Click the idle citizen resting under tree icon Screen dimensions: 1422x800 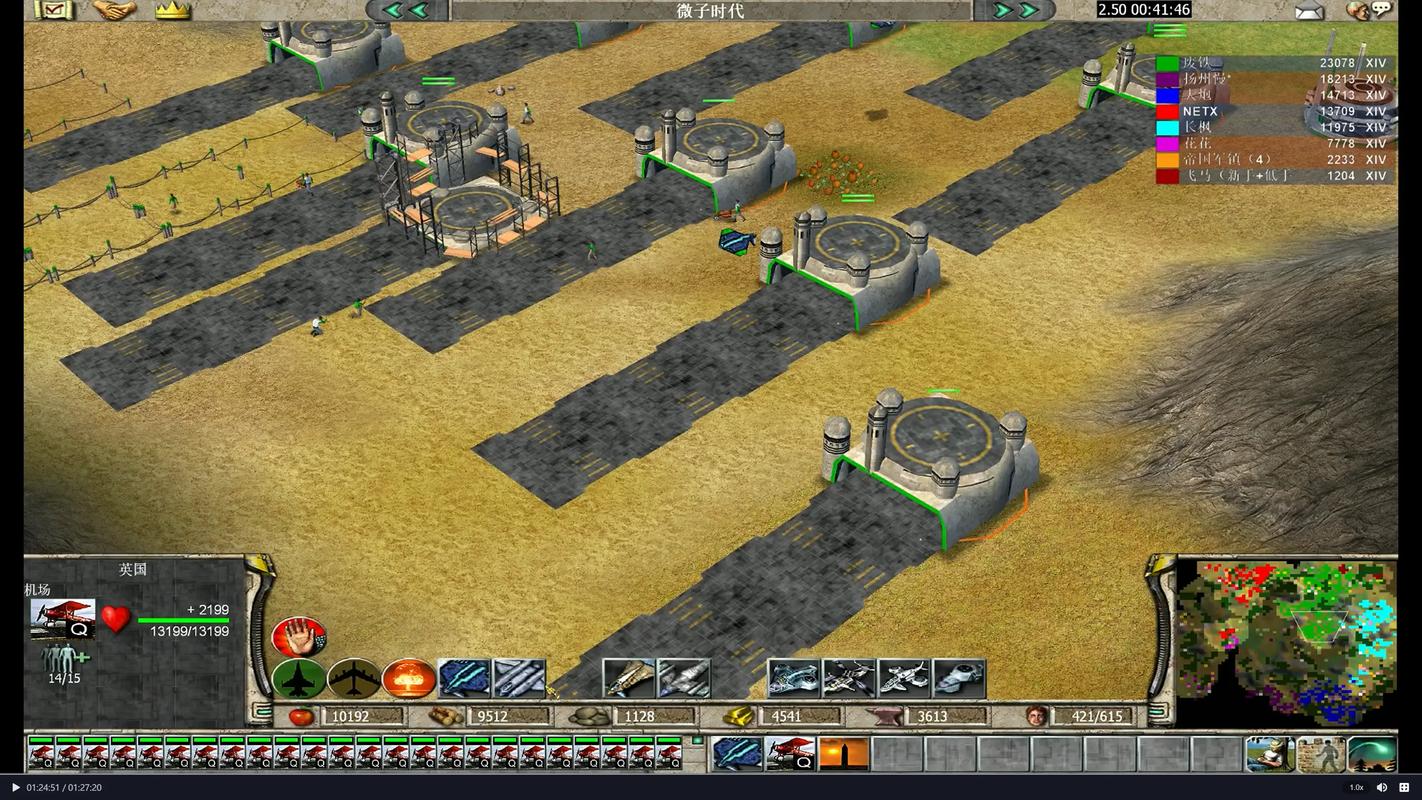[x=1269, y=754]
